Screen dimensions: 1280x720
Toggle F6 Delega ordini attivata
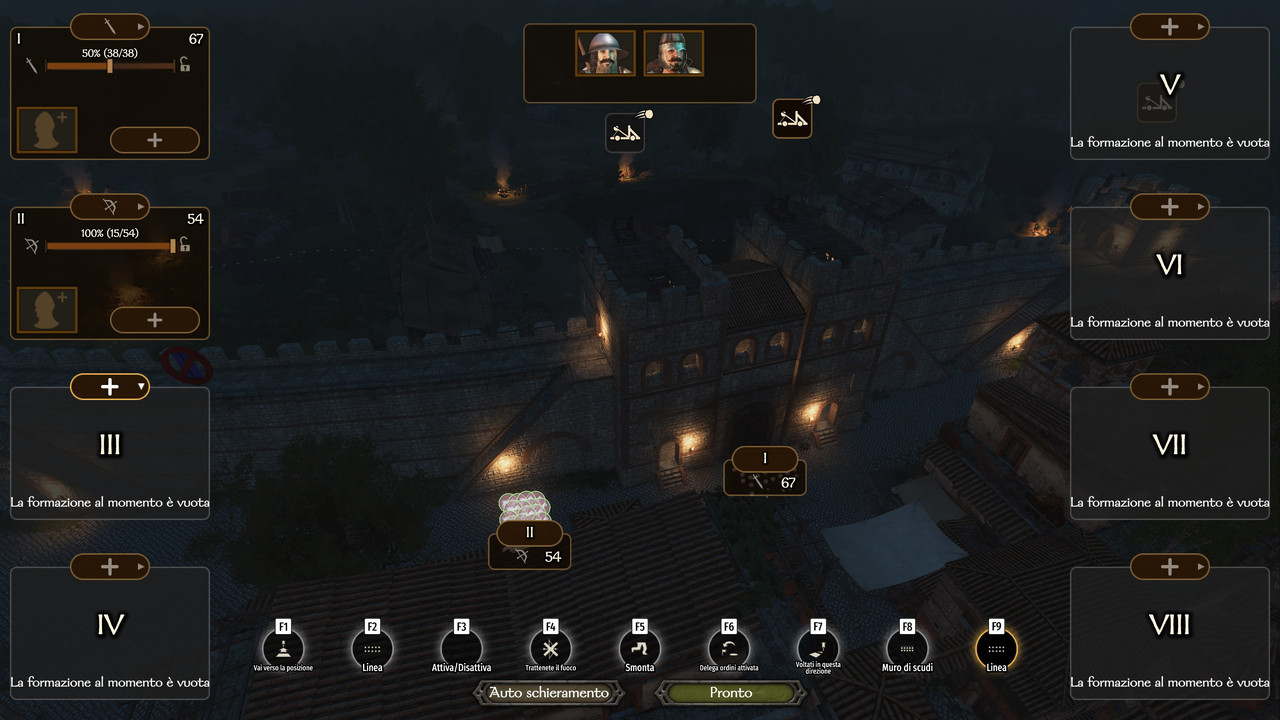[728, 648]
